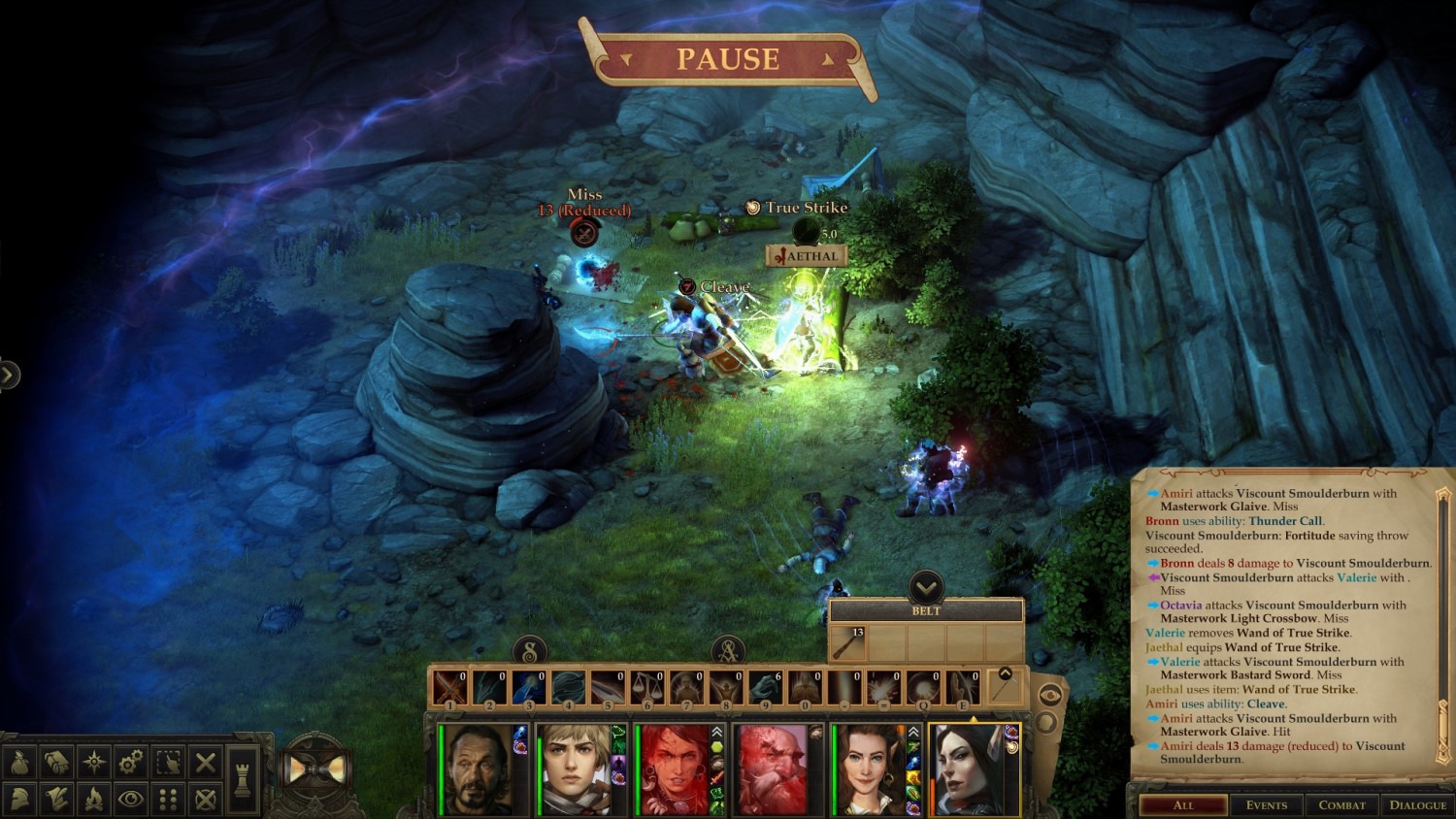The width and height of the screenshot is (1456, 819).
Task: Activate the balance scales ability slot
Action: pos(647,688)
